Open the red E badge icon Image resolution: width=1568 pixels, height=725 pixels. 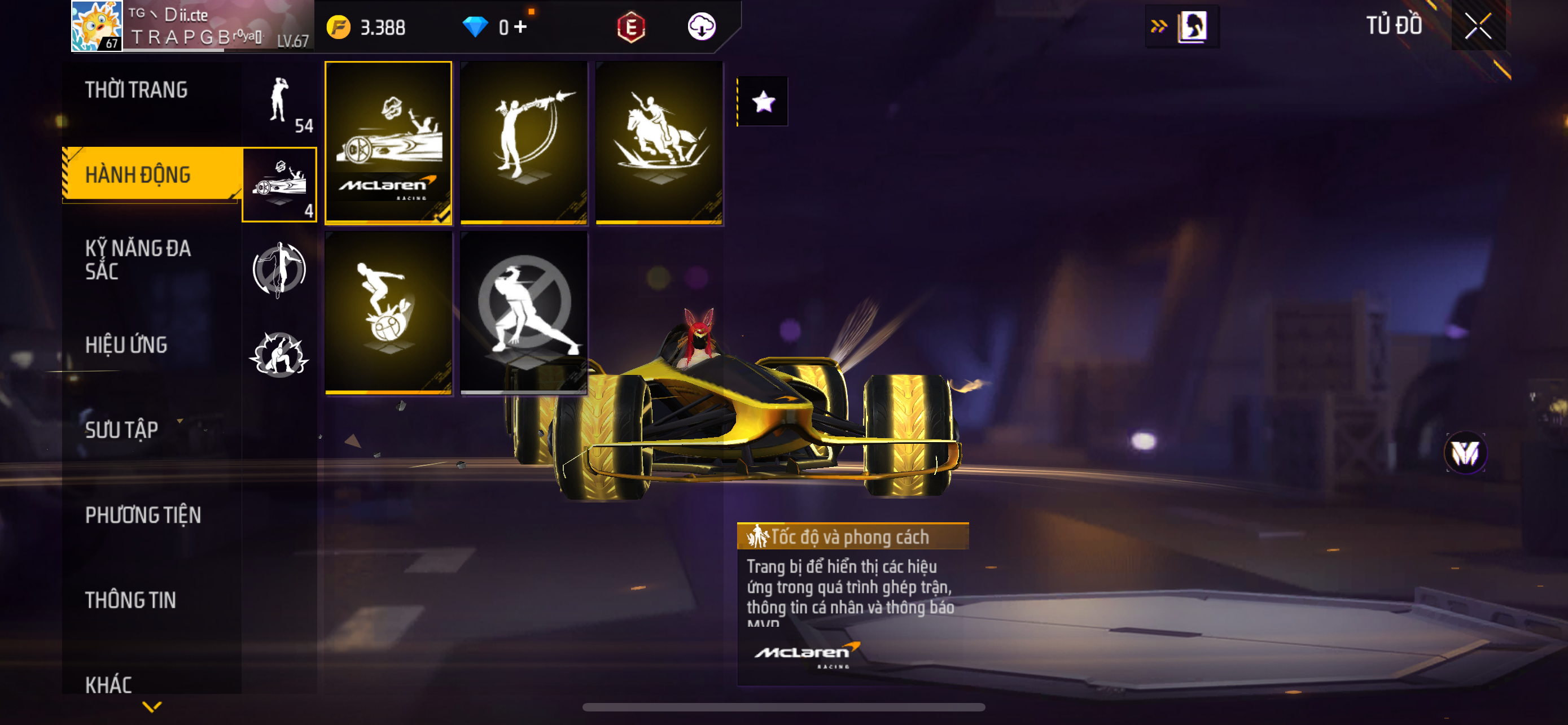coord(630,27)
